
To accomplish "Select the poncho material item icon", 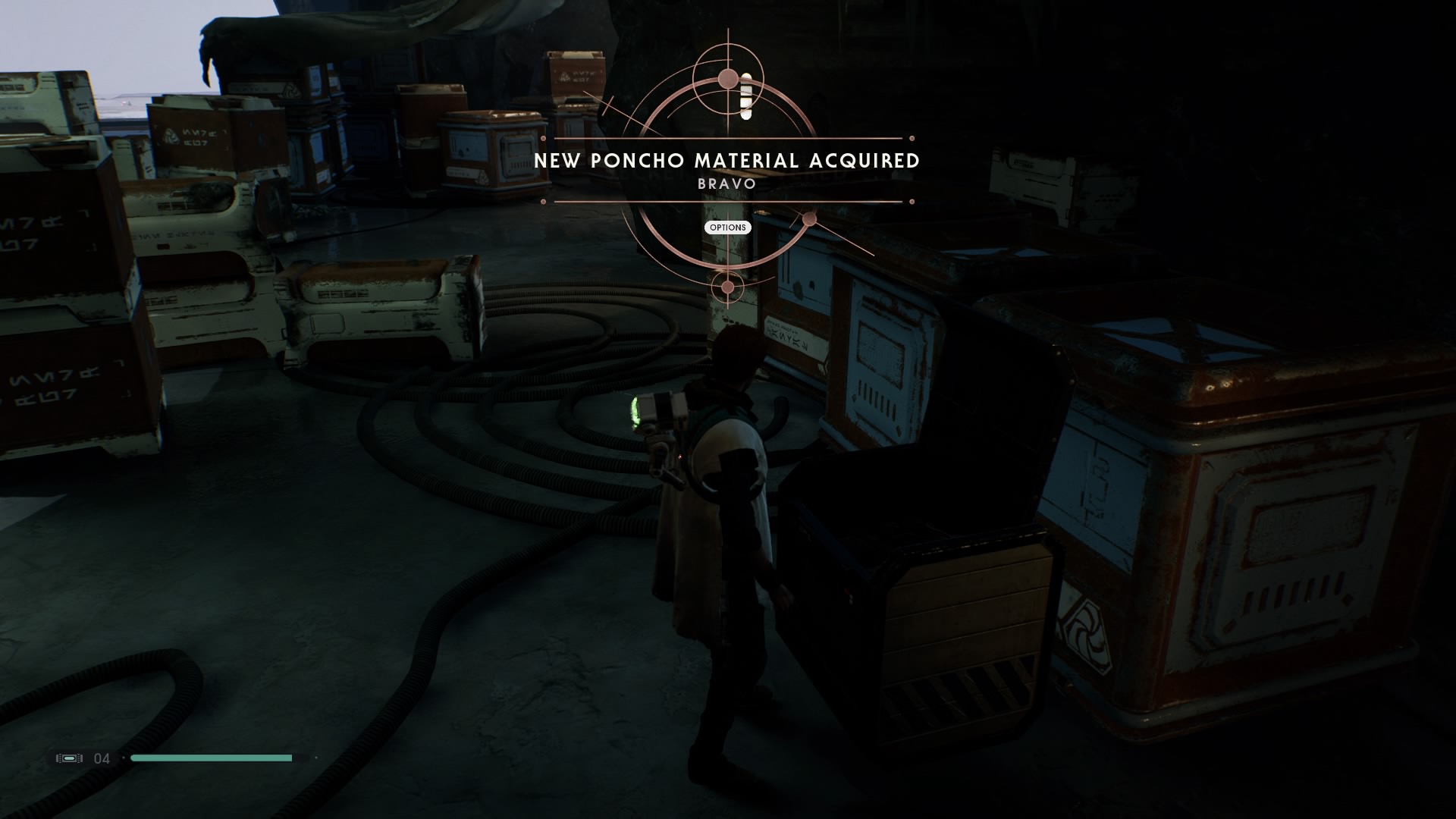I will tap(745, 95).
